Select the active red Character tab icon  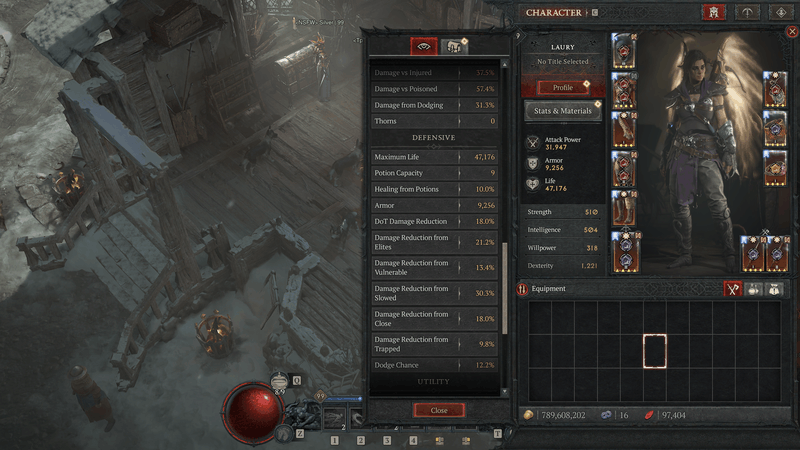(714, 13)
